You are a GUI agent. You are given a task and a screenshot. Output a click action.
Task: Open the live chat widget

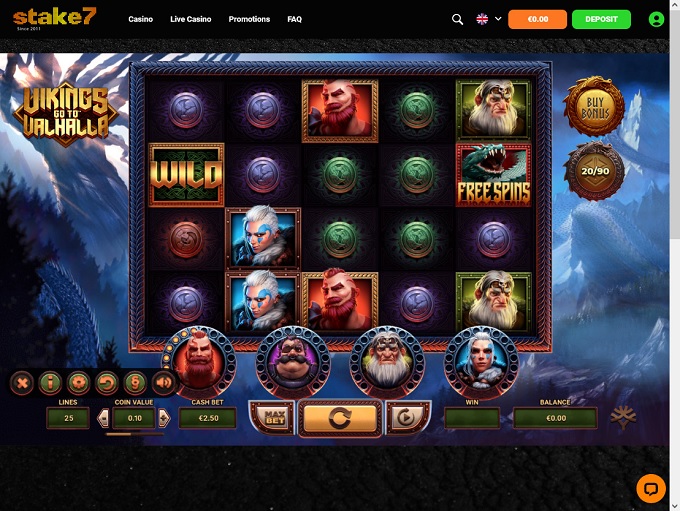(651, 488)
